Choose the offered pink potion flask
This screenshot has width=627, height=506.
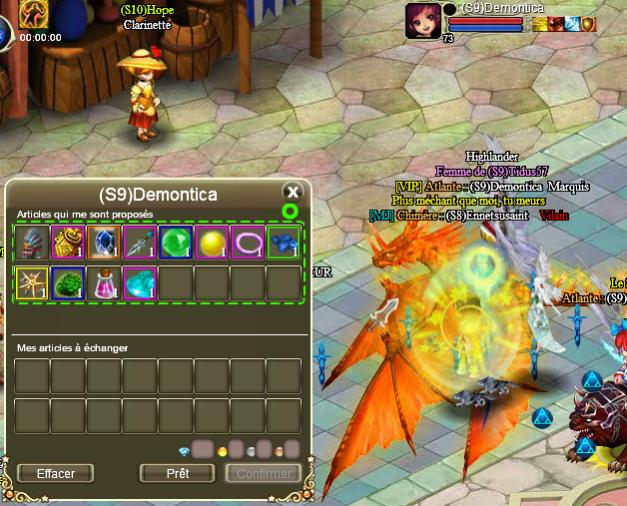point(104,284)
